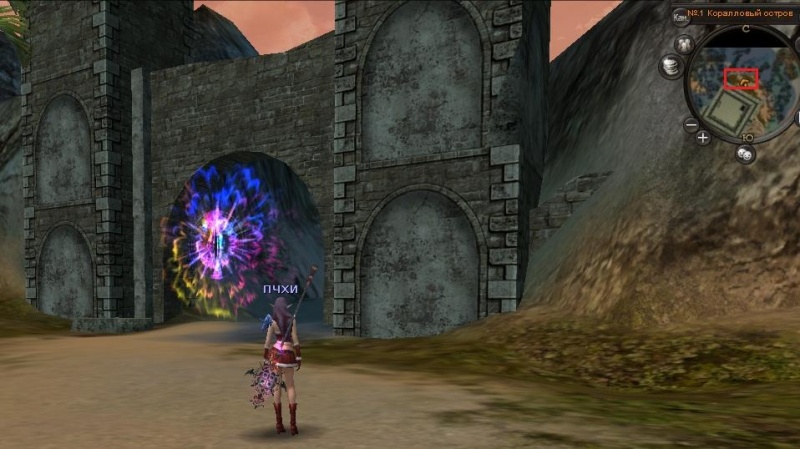The image size is (800, 449).
Task: Click the masks icon below the minimap
Action: [x=745, y=154]
